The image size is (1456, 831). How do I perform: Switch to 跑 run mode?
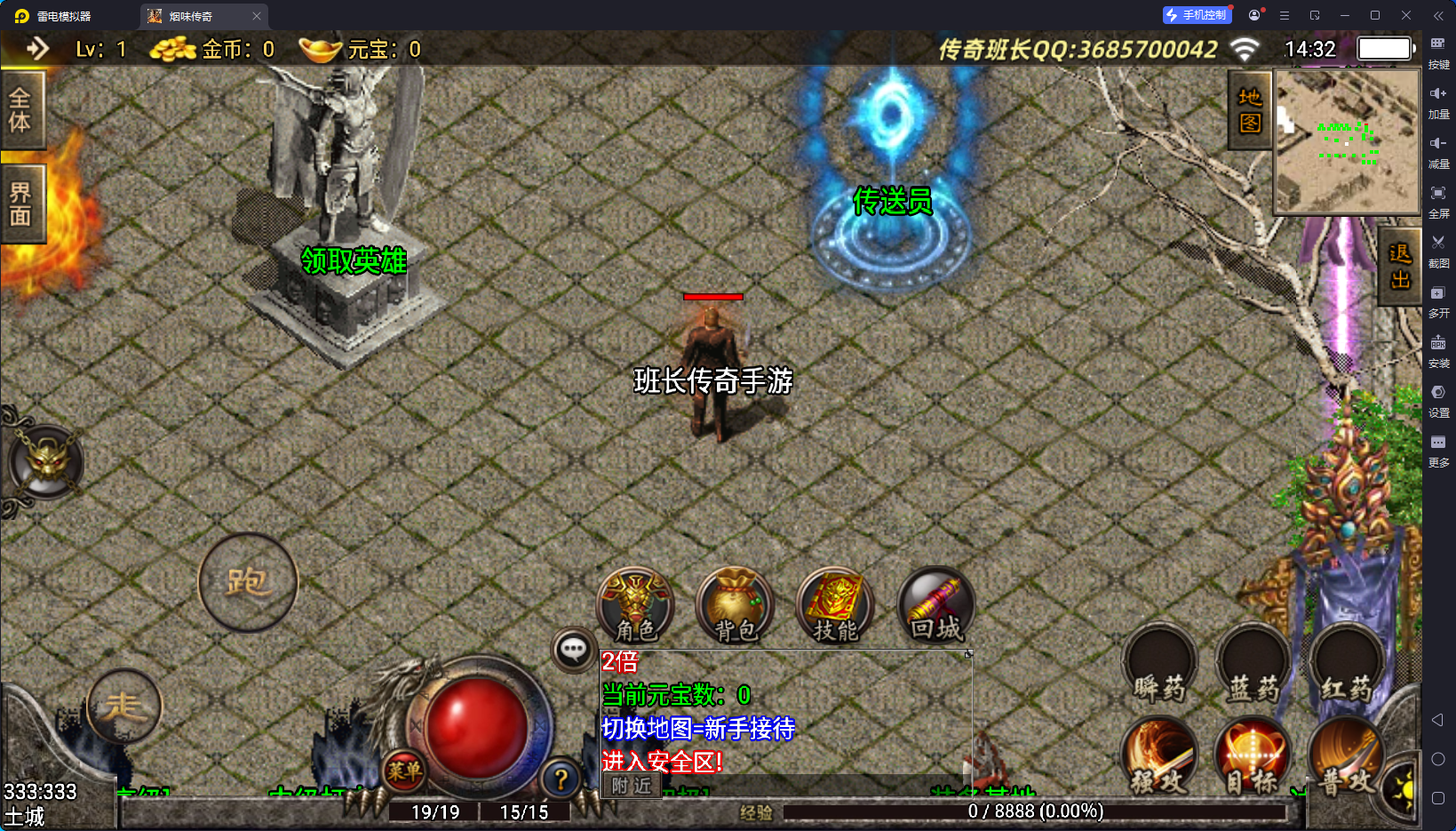point(248,582)
